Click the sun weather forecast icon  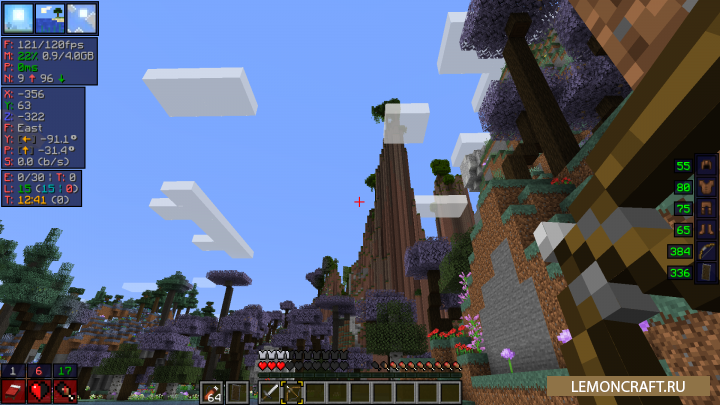pos(17,18)
